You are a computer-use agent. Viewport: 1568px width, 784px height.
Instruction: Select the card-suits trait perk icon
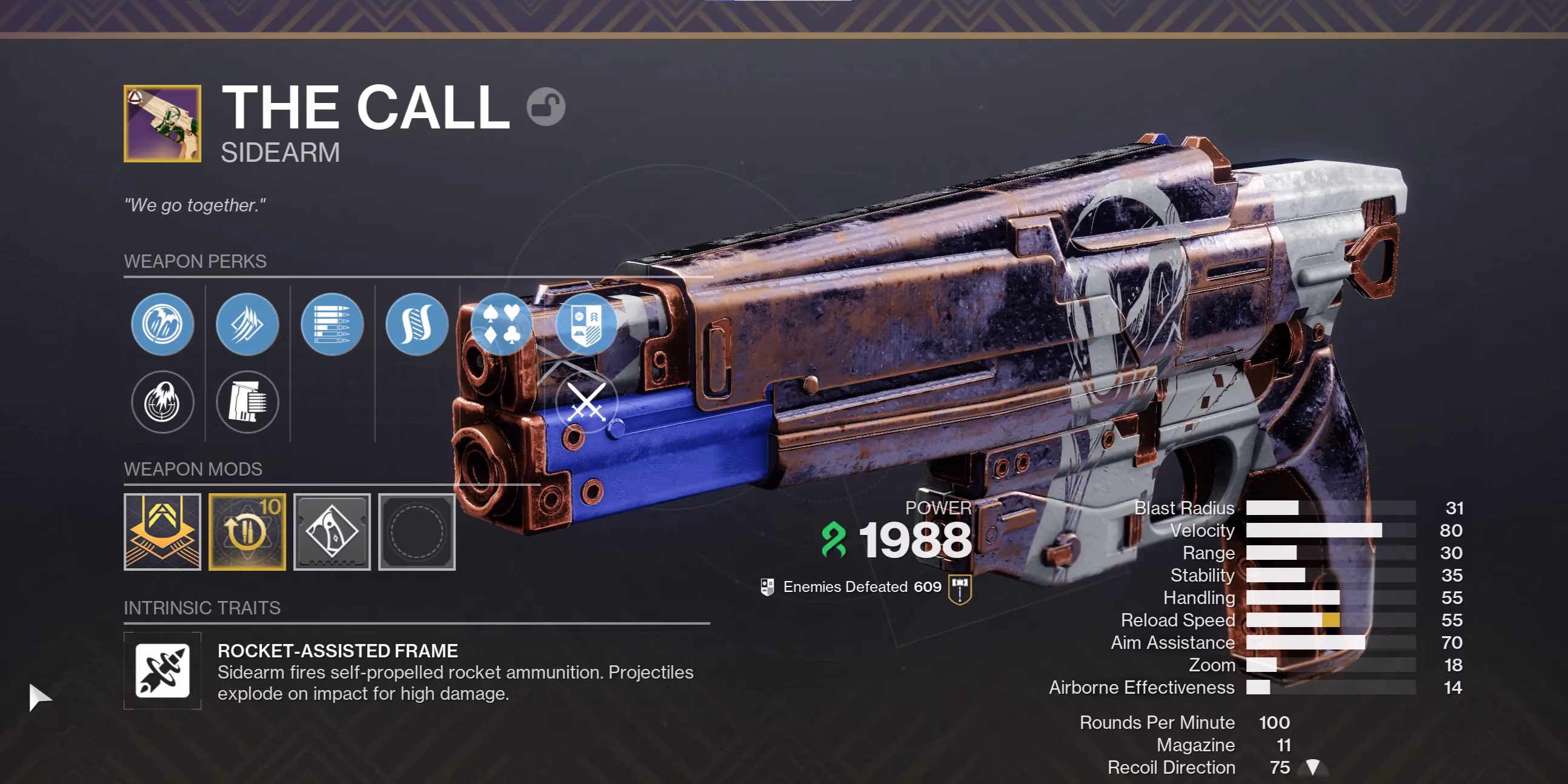501,324
